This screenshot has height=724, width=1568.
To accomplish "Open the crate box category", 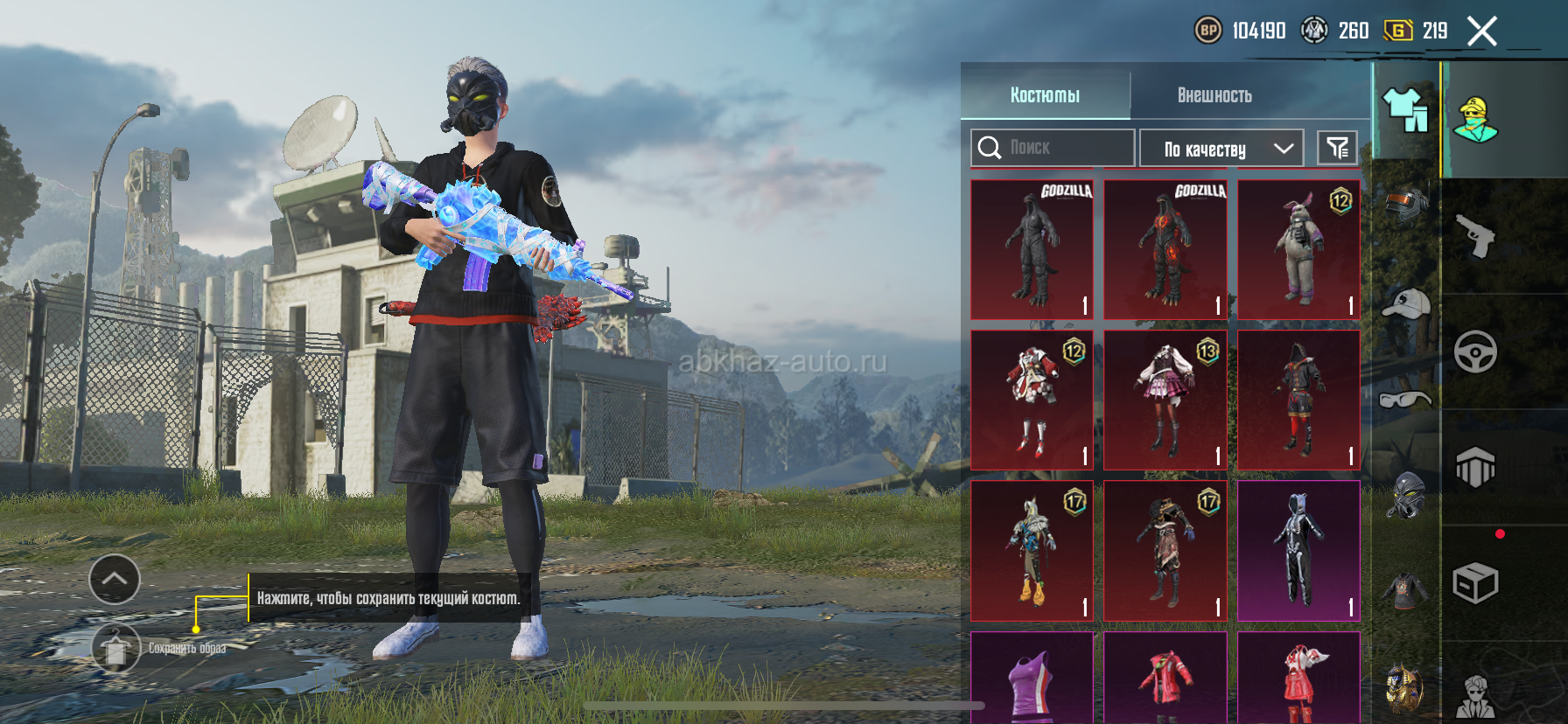I will coord(1475,583).
